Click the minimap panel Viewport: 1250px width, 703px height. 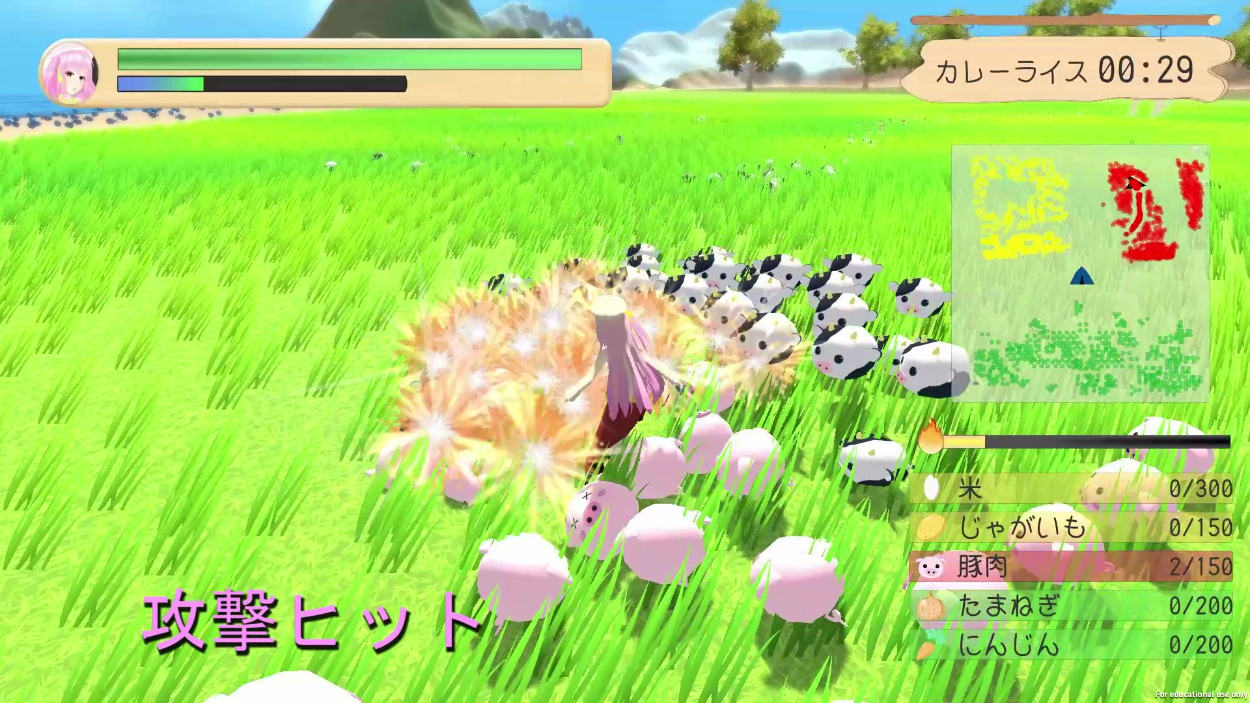pos(1080,273)
